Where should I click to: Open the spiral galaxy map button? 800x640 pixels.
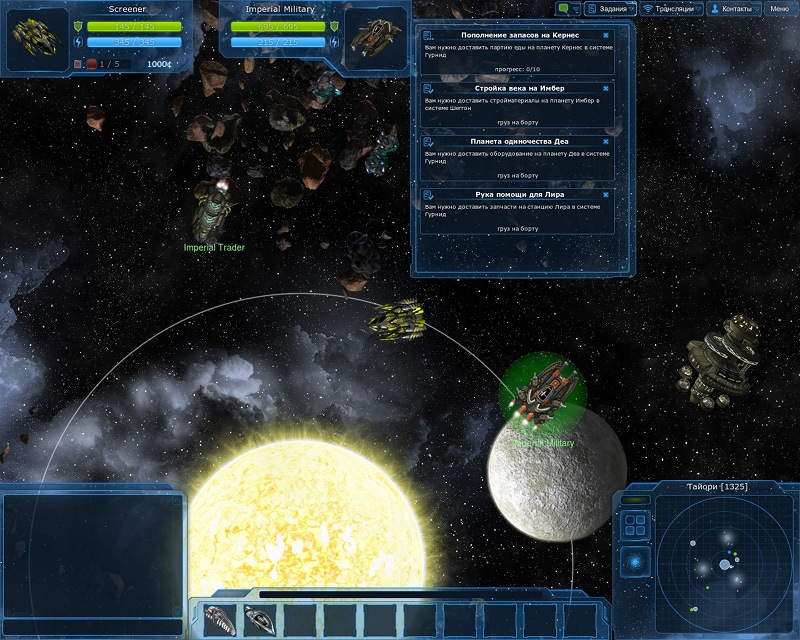pos(634,561)
